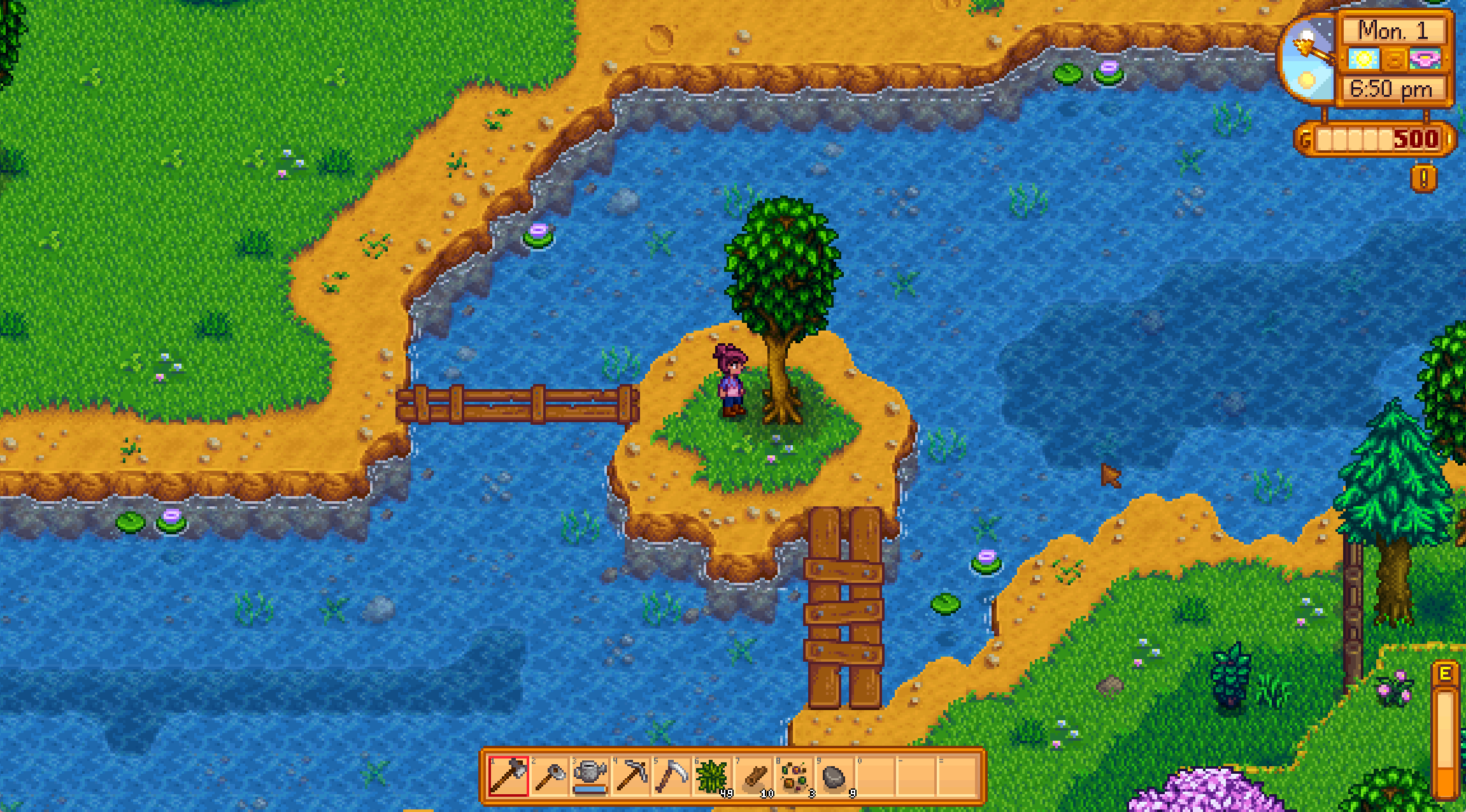Click the flower season icon in the HUD

[1427, 59]
